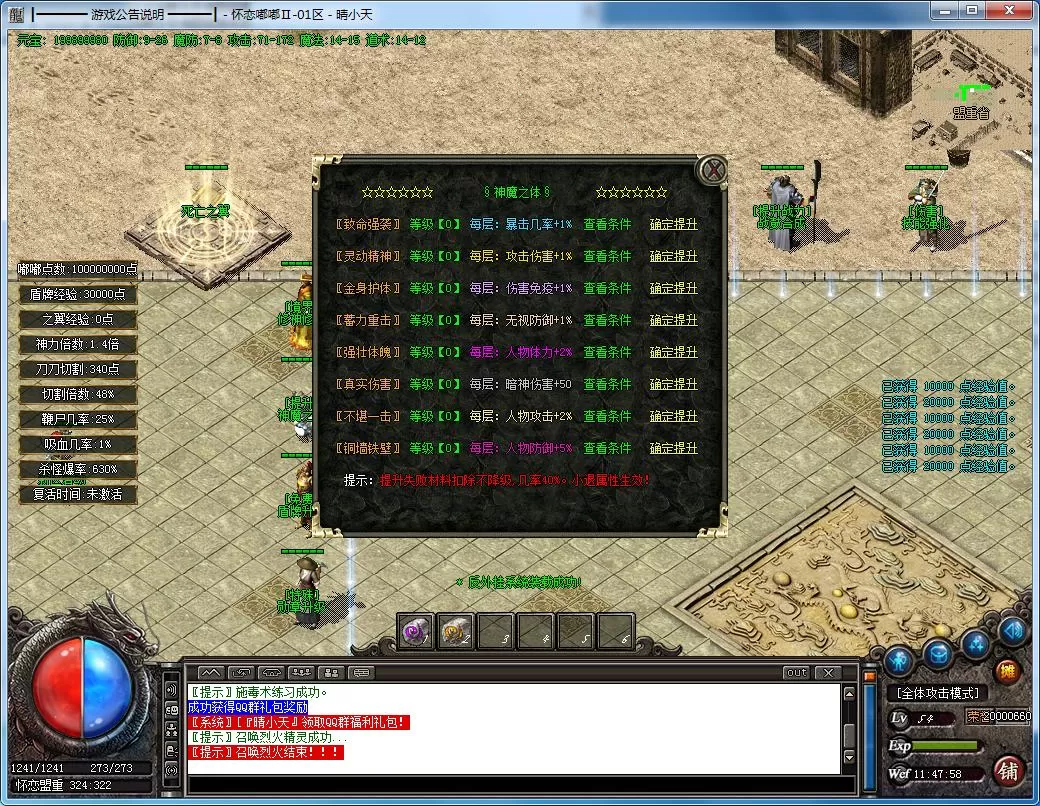Close the 神魔之体 upgrade panel

click(712, 170)
